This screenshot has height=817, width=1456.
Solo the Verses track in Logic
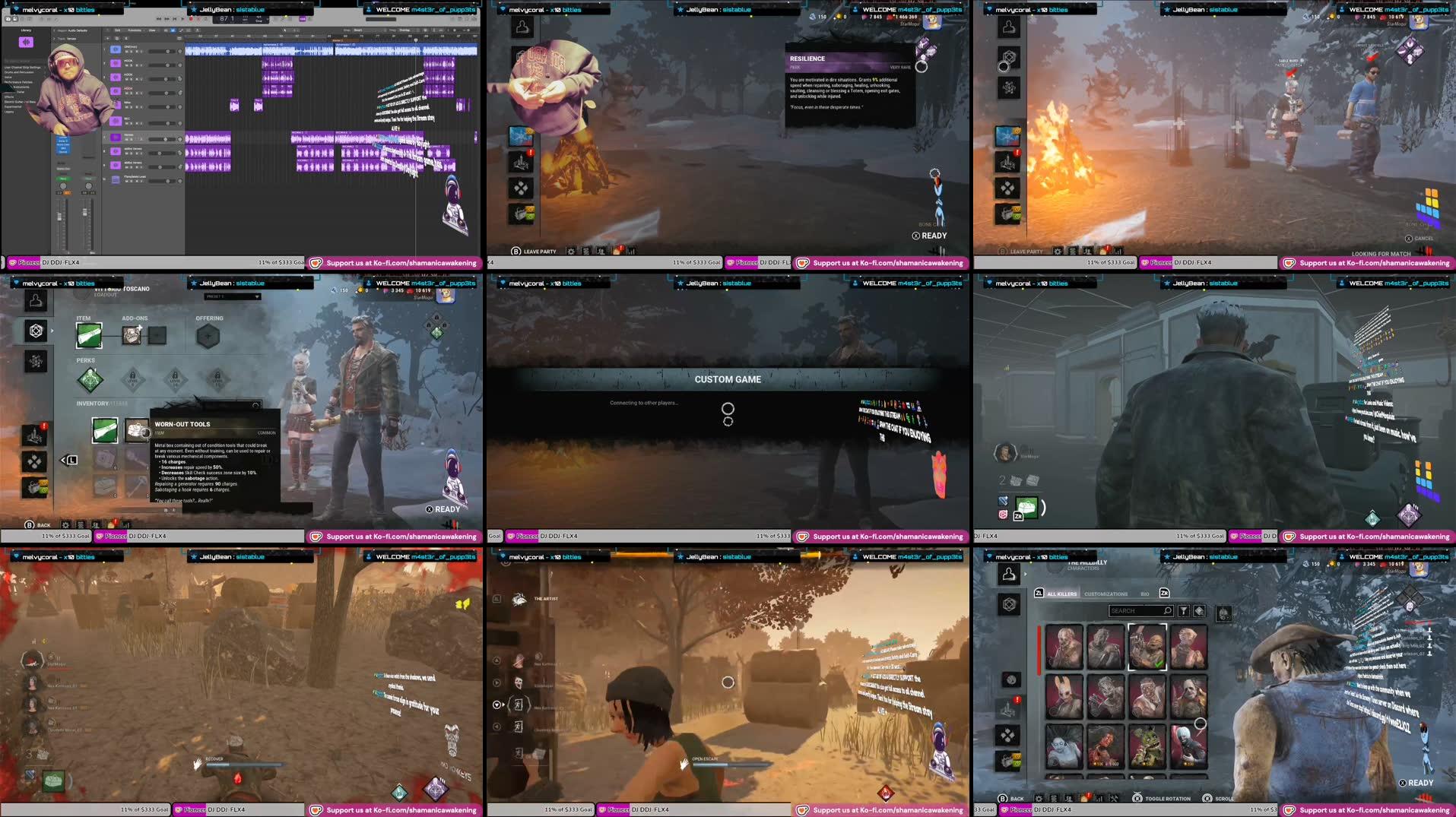[x=131, y=140]
